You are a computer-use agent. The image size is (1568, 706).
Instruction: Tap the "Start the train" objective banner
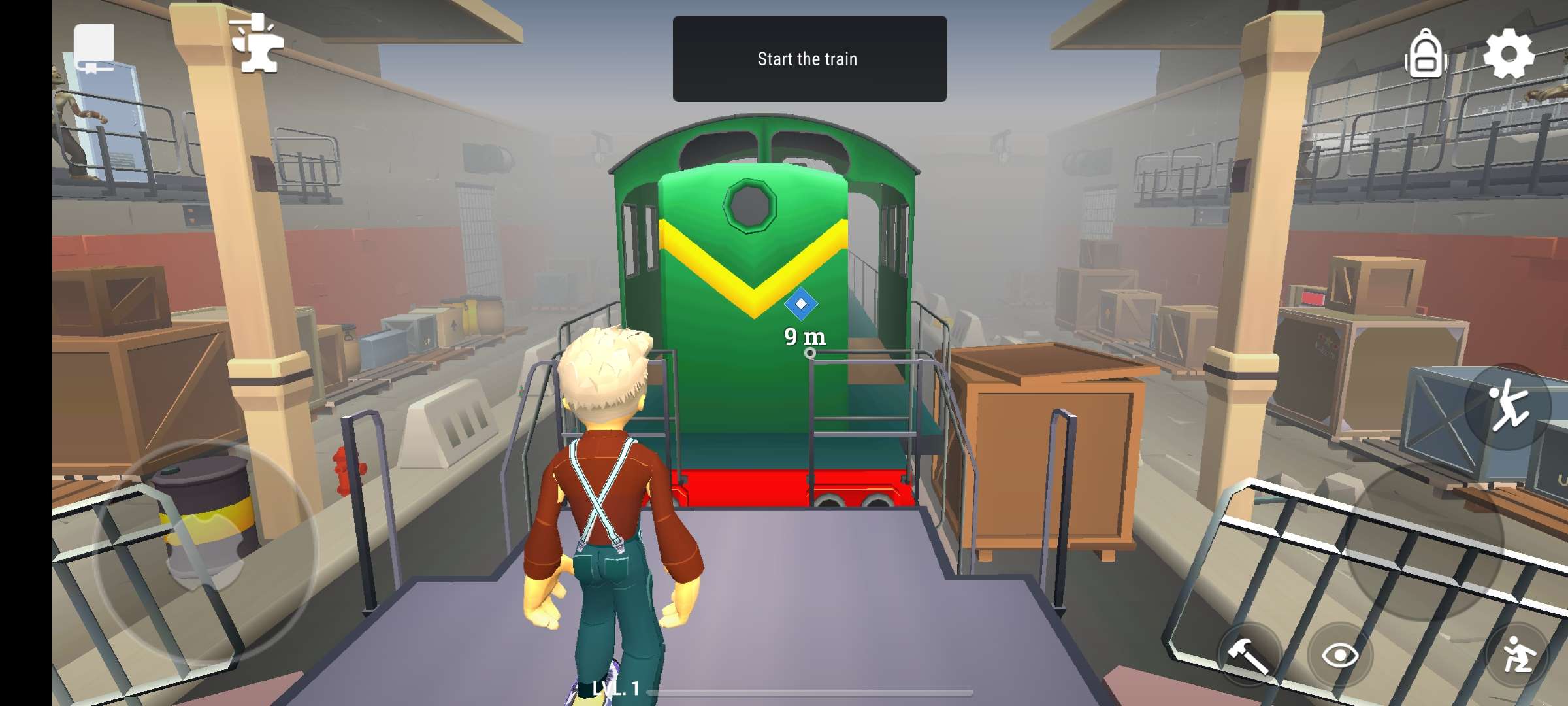click(809, 59)
